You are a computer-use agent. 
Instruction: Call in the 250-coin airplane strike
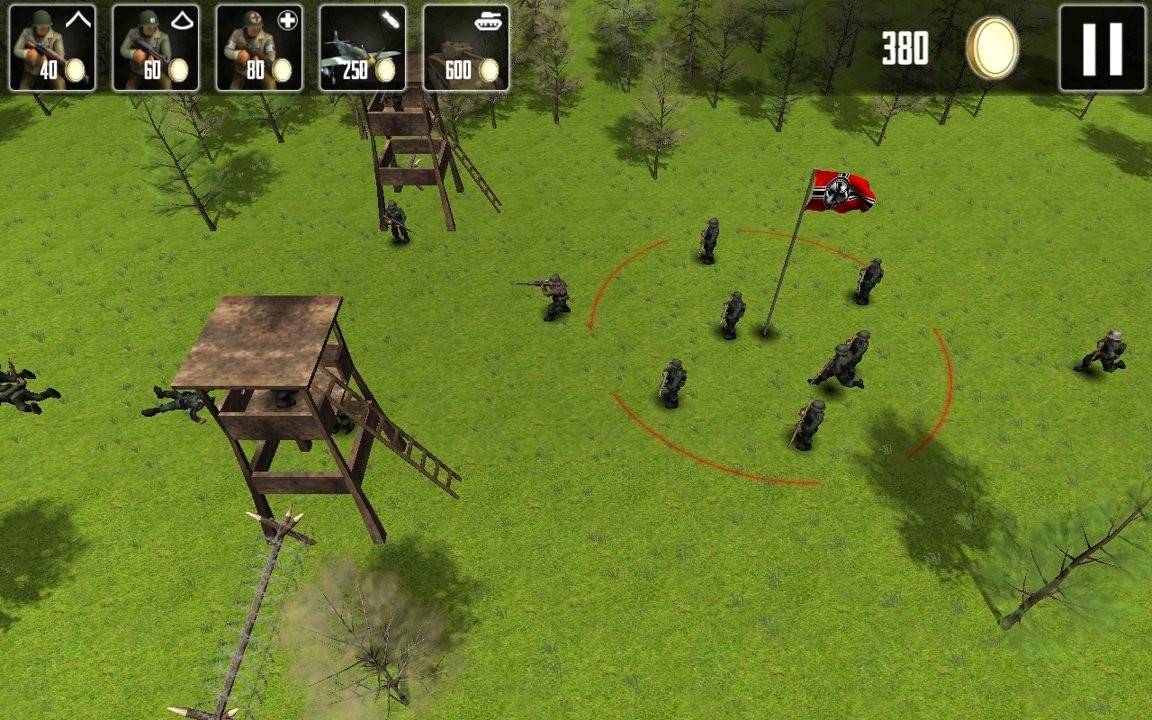point(363,48)
